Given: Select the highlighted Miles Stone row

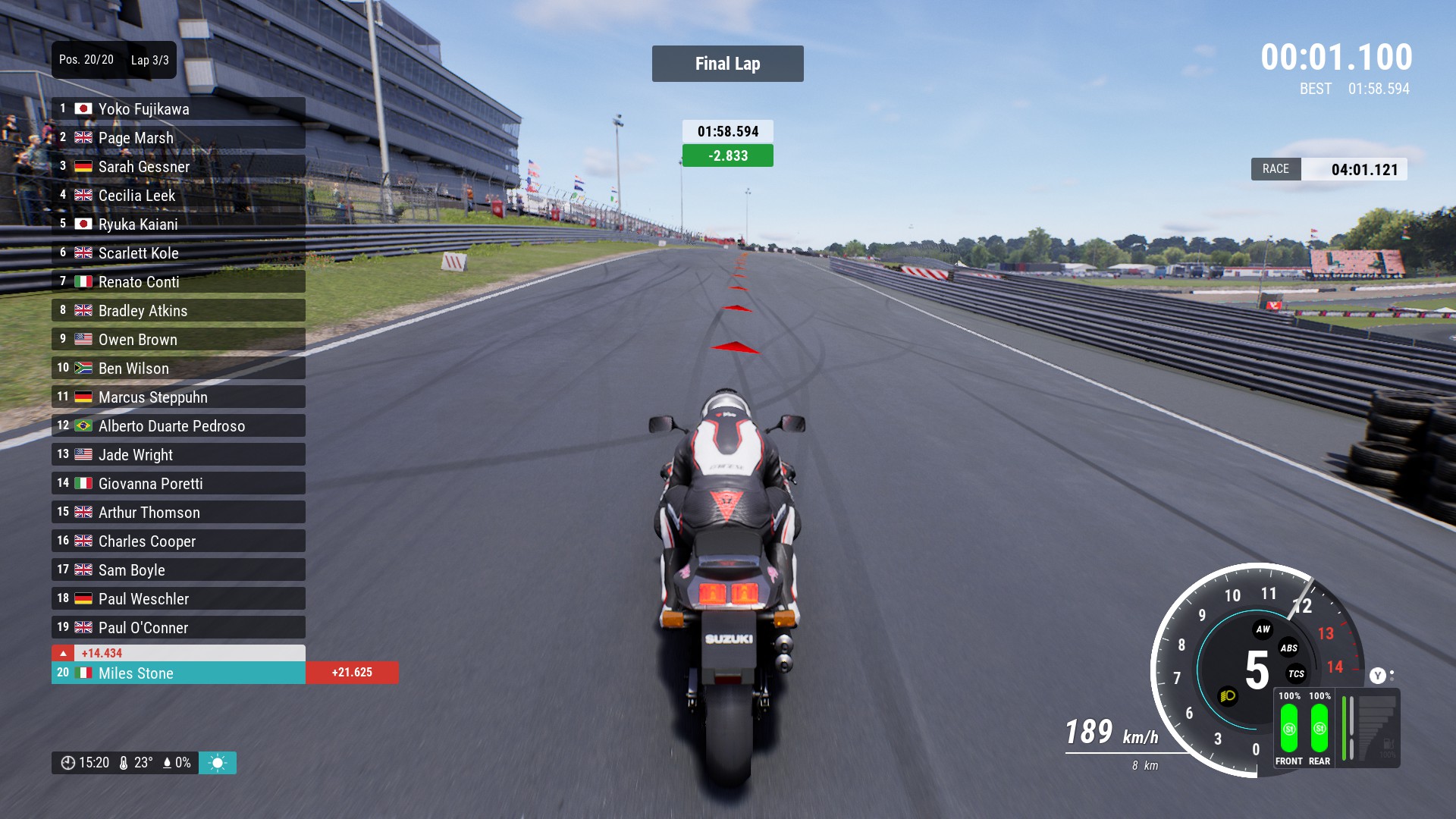Looking at the screenshot, I should [x=178, y=673].
